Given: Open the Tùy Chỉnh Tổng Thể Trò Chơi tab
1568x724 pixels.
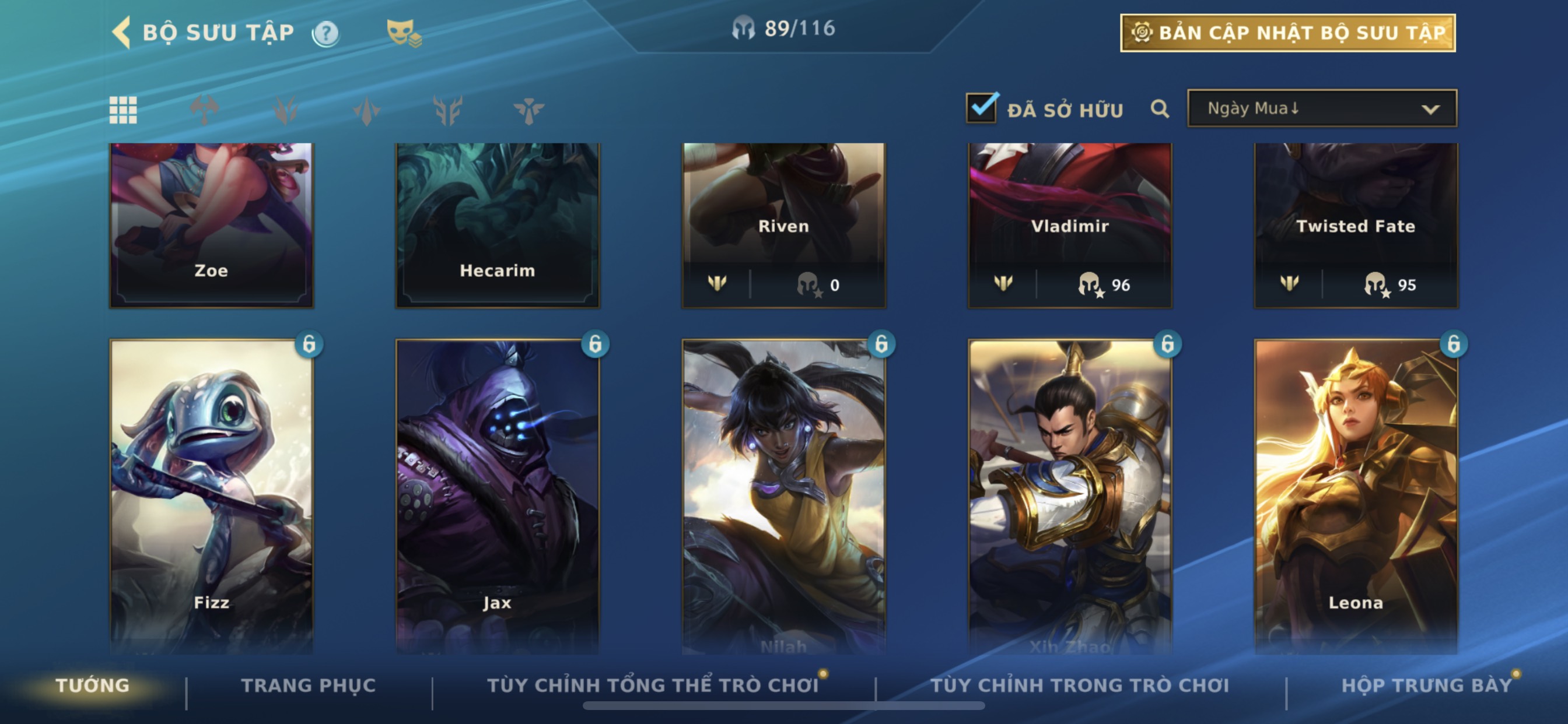Looking at the screenshot, I should click(x=653, y=686).
